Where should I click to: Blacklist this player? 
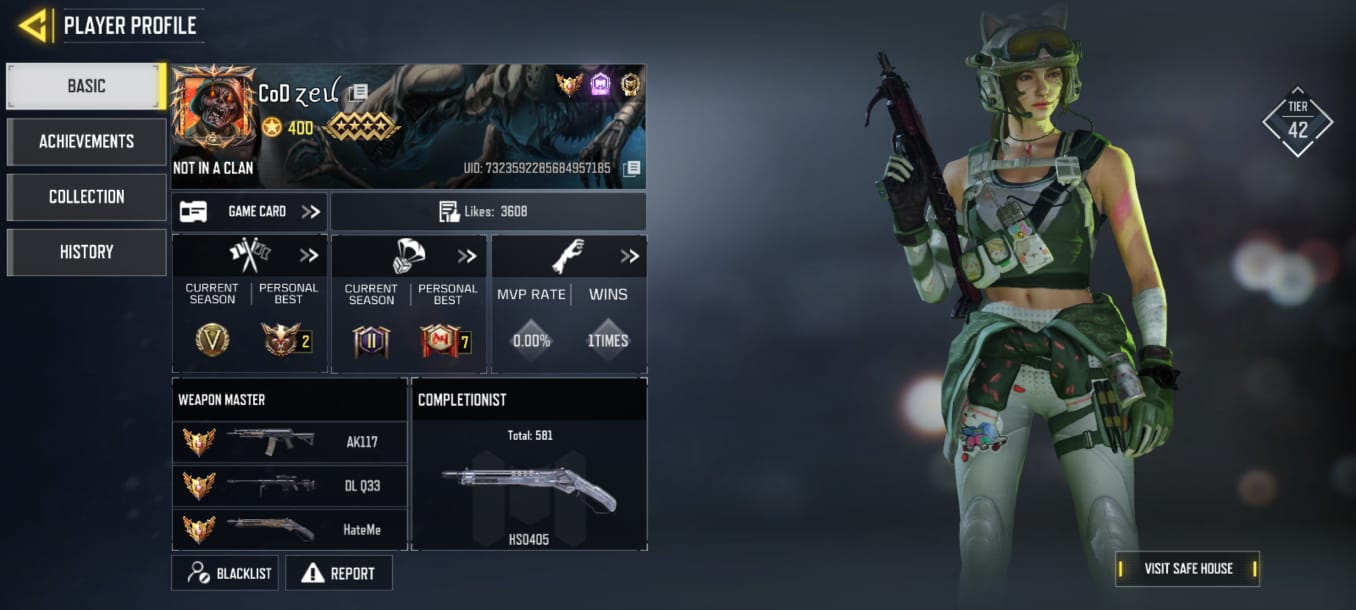click(225, 573)
